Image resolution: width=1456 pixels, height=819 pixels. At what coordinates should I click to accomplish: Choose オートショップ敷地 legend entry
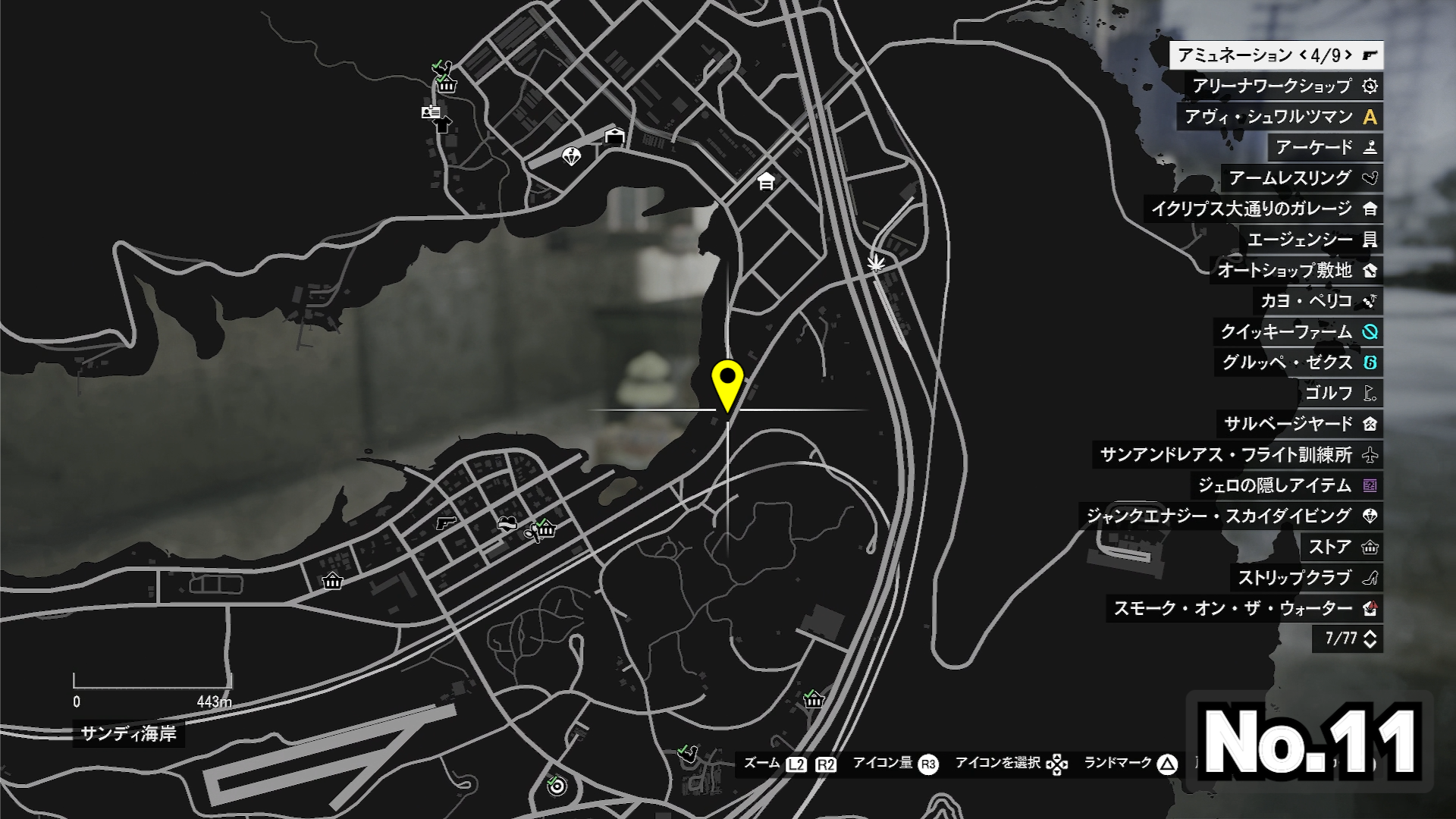(x=1296, y=270)
